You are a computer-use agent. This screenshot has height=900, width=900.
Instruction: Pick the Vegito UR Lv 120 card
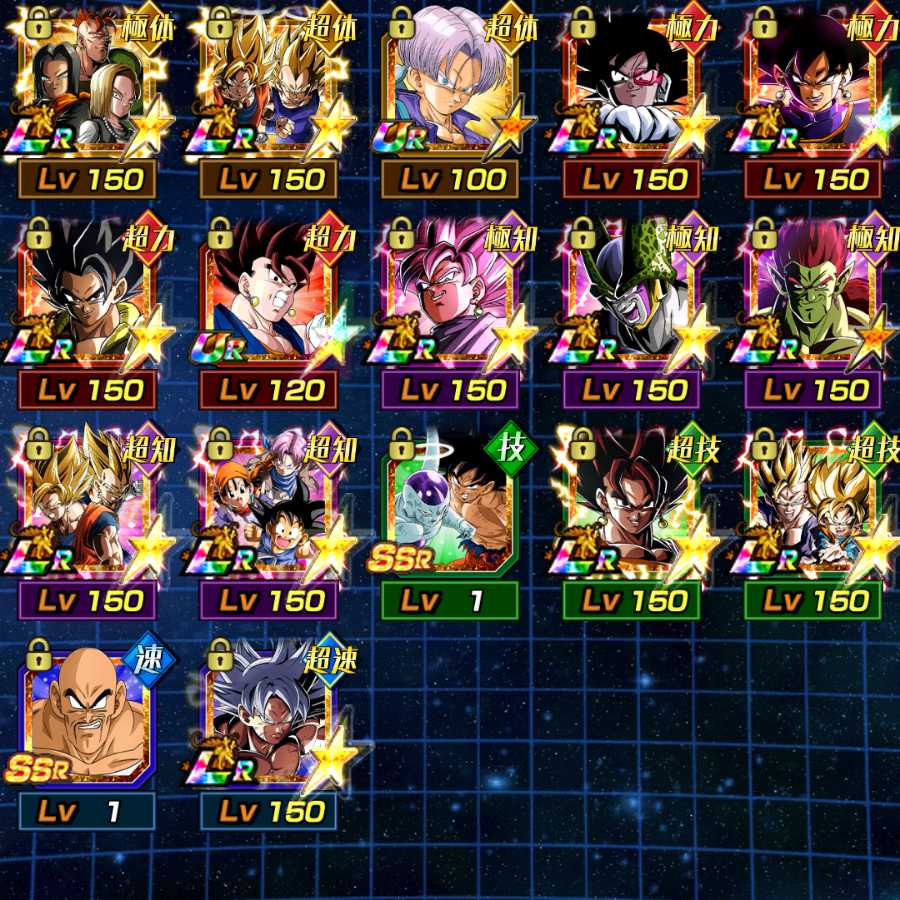pyautogui.click(x=268, y=300)
